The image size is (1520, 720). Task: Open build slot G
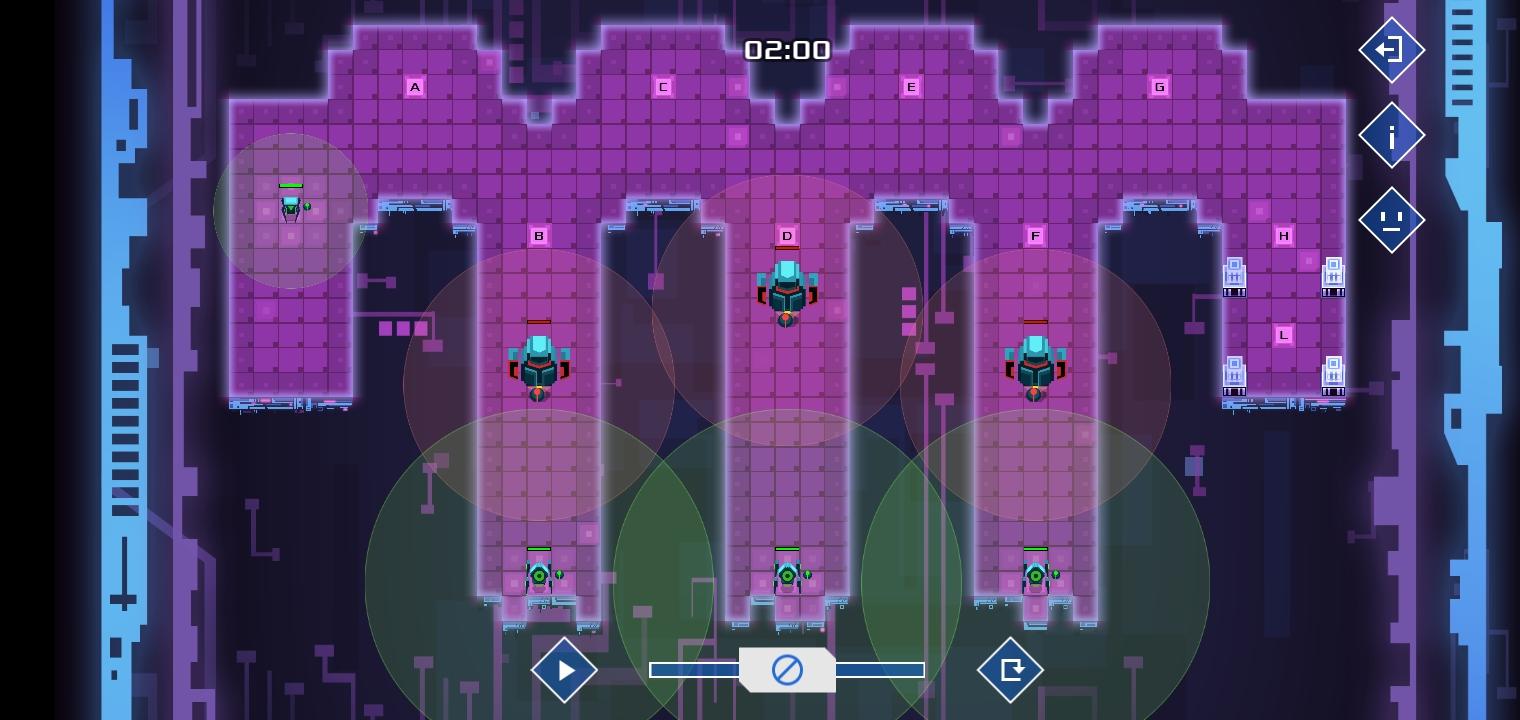(x=1159, y=87)
